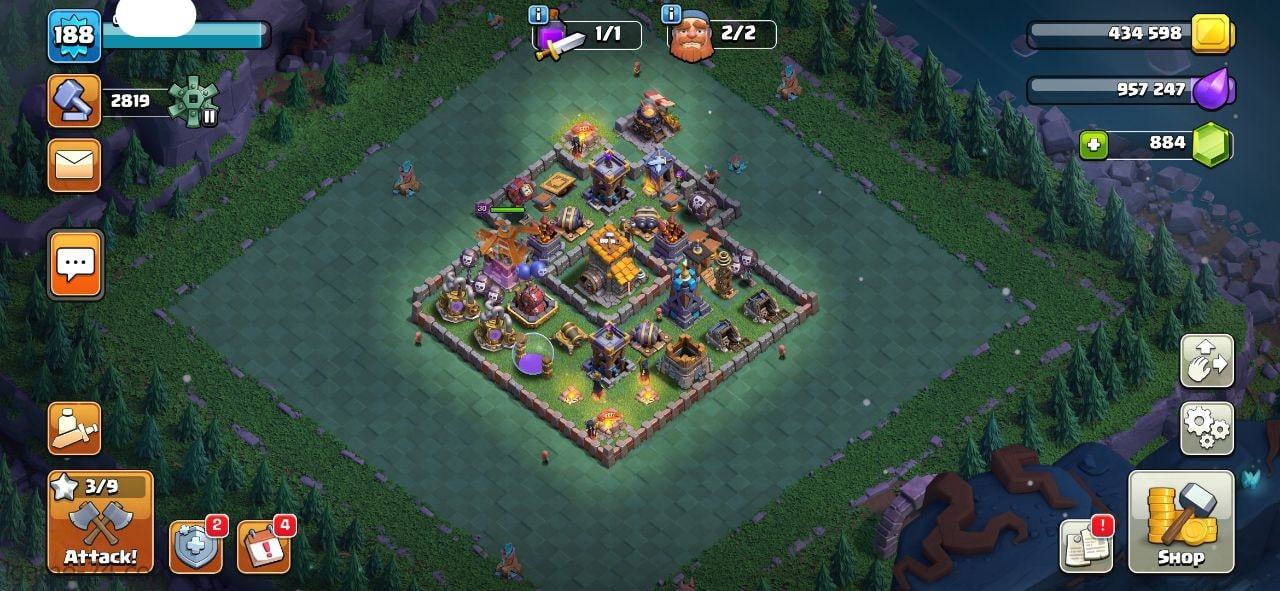Open the Shop
Image resolution: width=1280 pixels, height=591 pixels.
[1181, 521]
